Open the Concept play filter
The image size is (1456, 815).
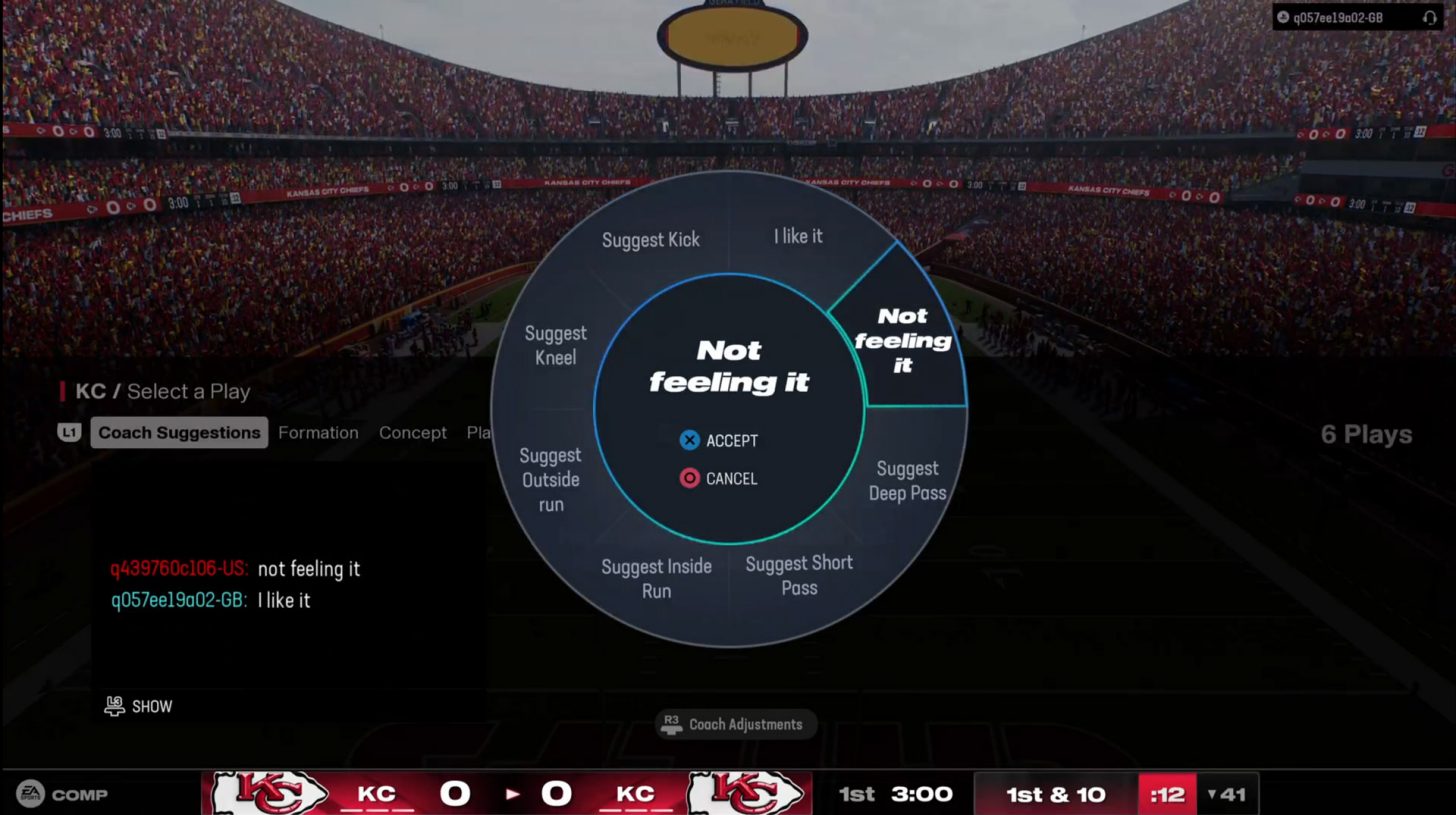point(412,432)
